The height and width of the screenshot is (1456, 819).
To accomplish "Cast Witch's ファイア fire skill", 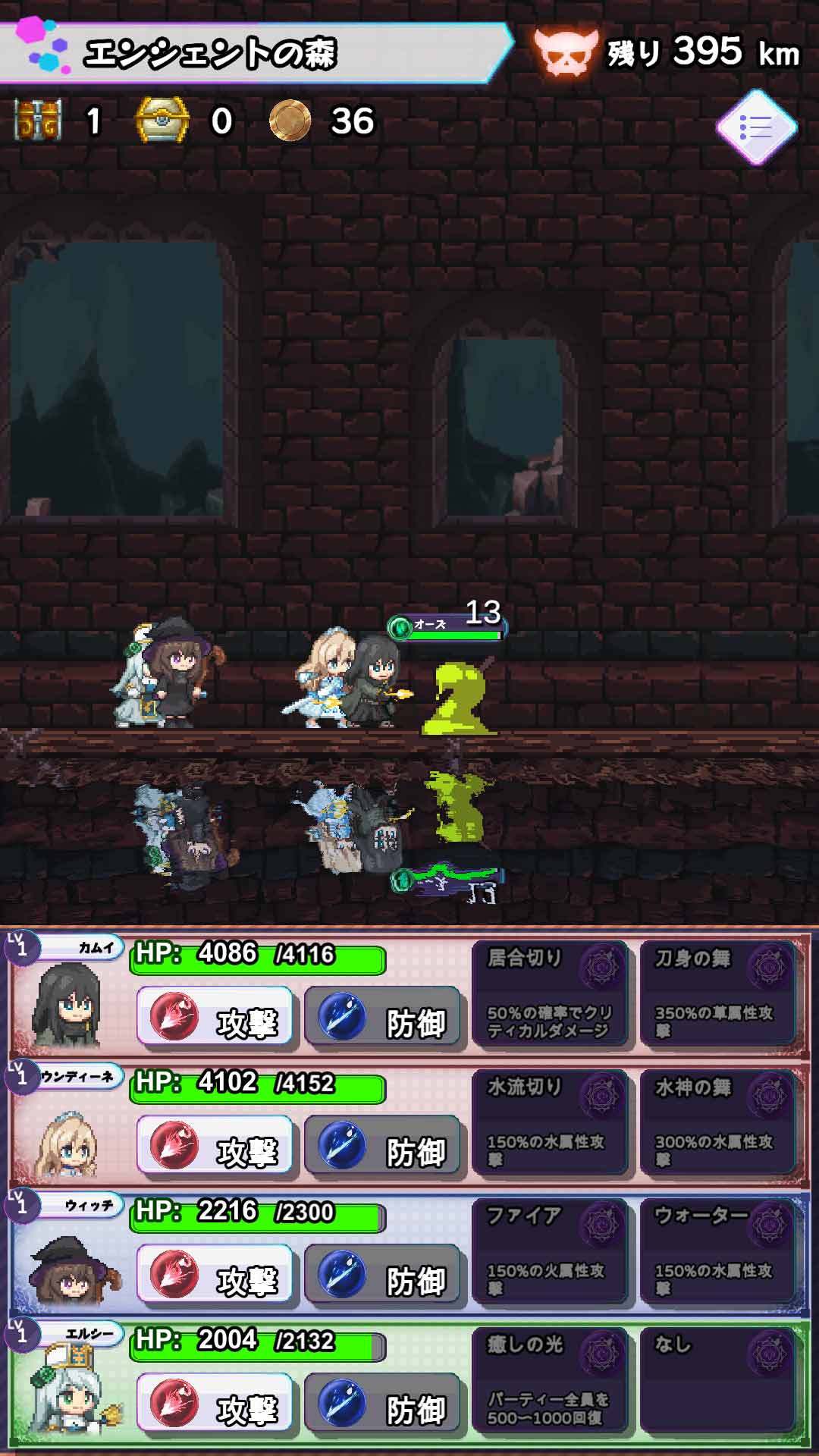I will (551, 1252).
